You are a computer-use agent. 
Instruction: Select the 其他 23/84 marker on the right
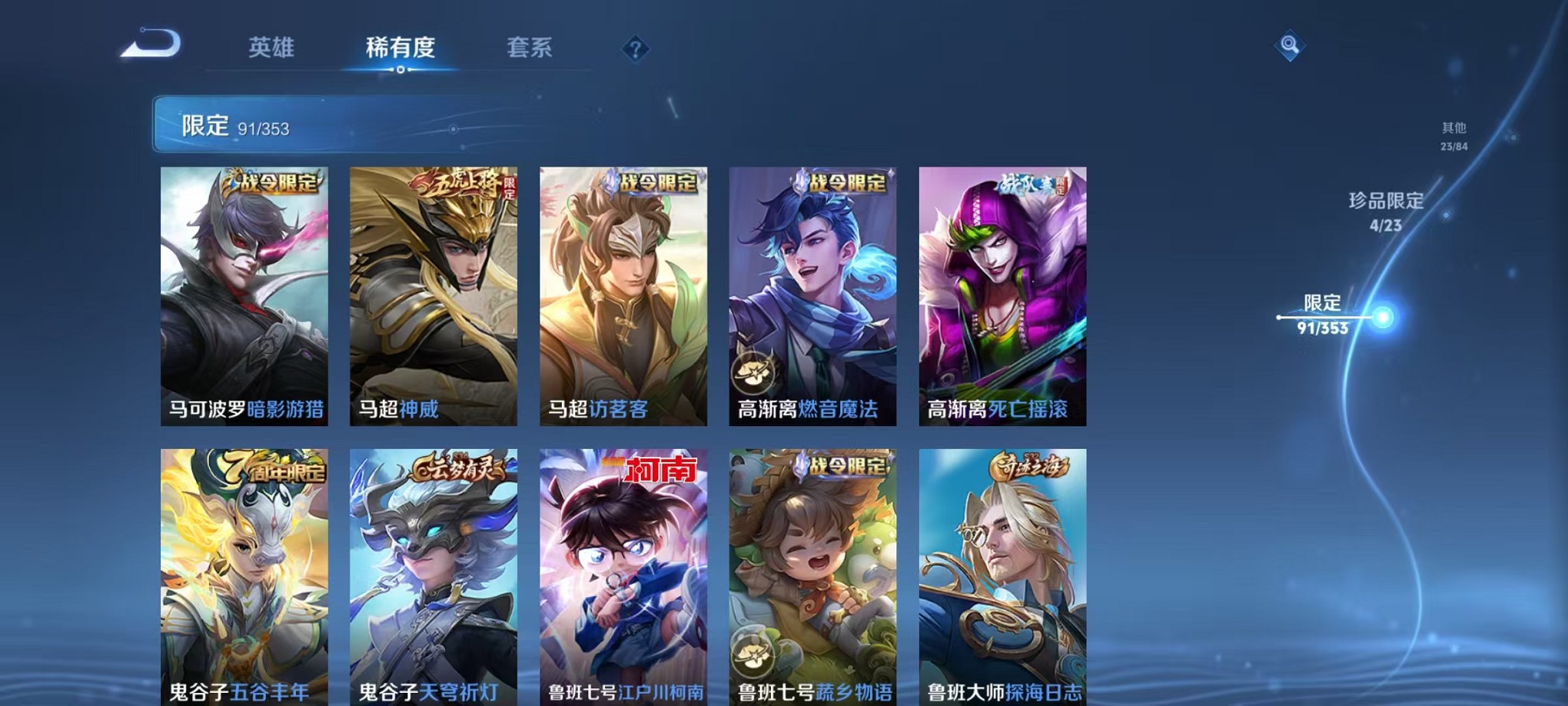[1453, 135]
